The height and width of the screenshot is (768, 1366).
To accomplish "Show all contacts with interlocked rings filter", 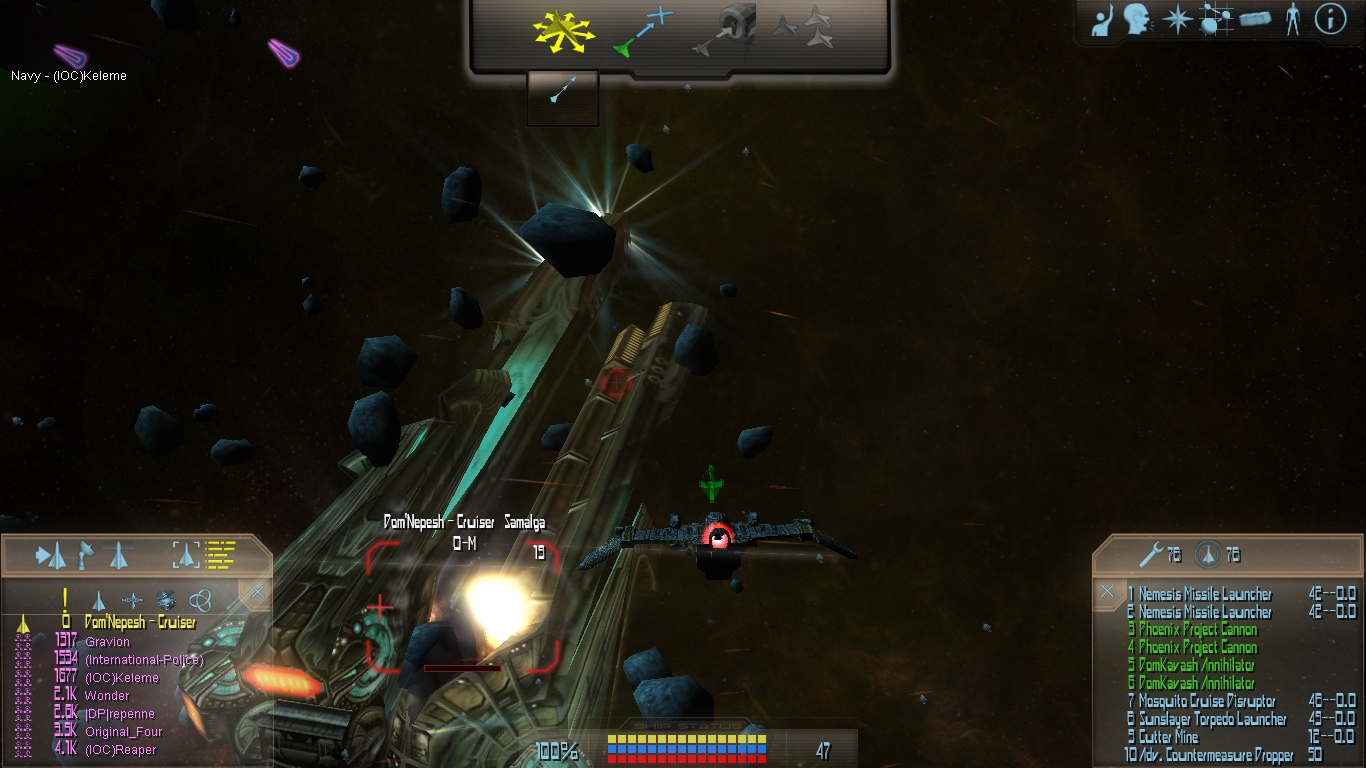I will pos(200,600).
